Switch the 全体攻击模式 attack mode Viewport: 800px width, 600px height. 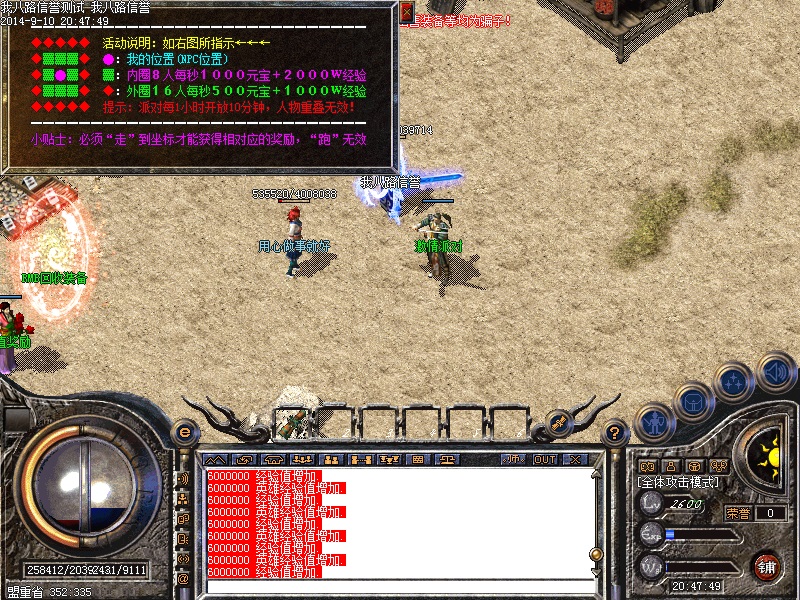click(678, 482)
